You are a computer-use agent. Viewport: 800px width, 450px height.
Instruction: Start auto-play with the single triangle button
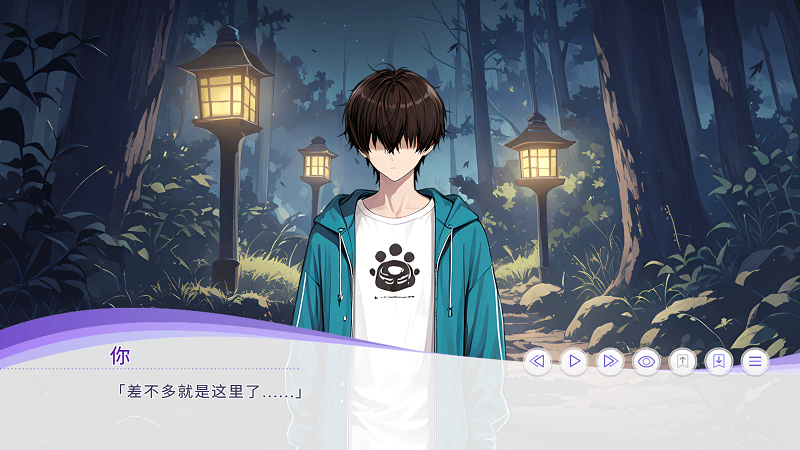pos(574,361)
